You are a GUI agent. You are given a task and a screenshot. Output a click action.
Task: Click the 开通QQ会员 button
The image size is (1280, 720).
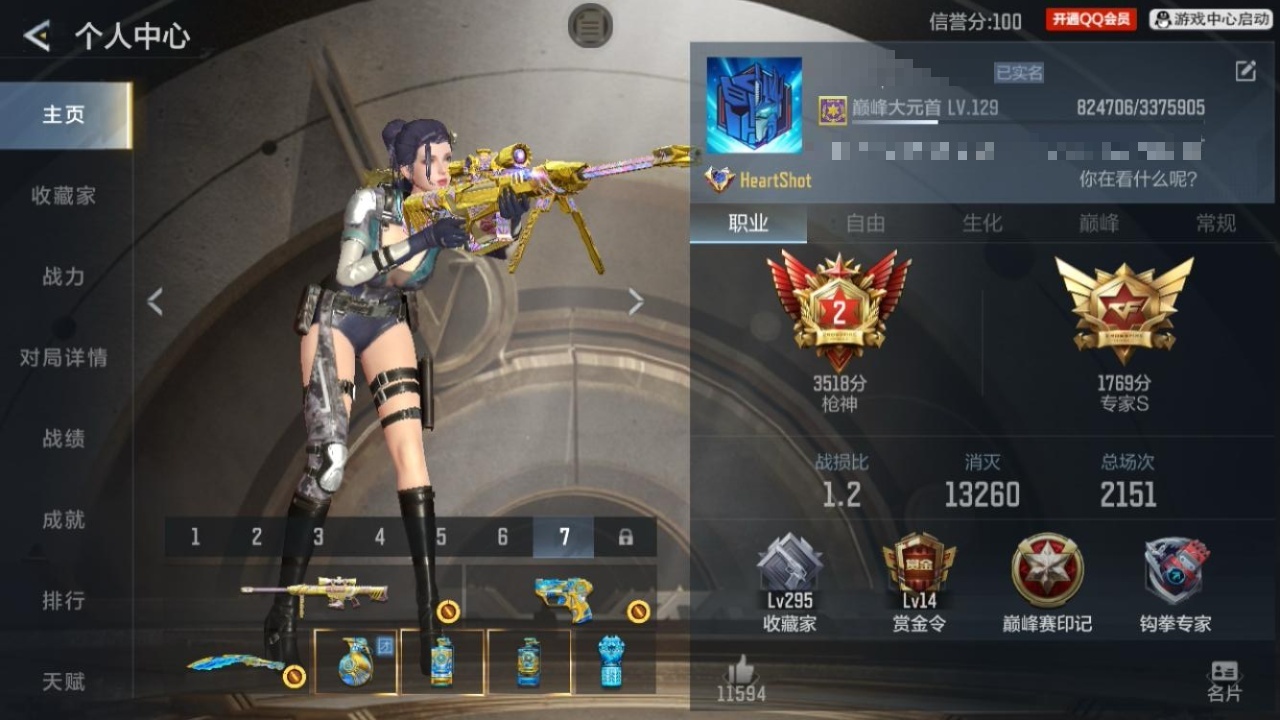1091,19
